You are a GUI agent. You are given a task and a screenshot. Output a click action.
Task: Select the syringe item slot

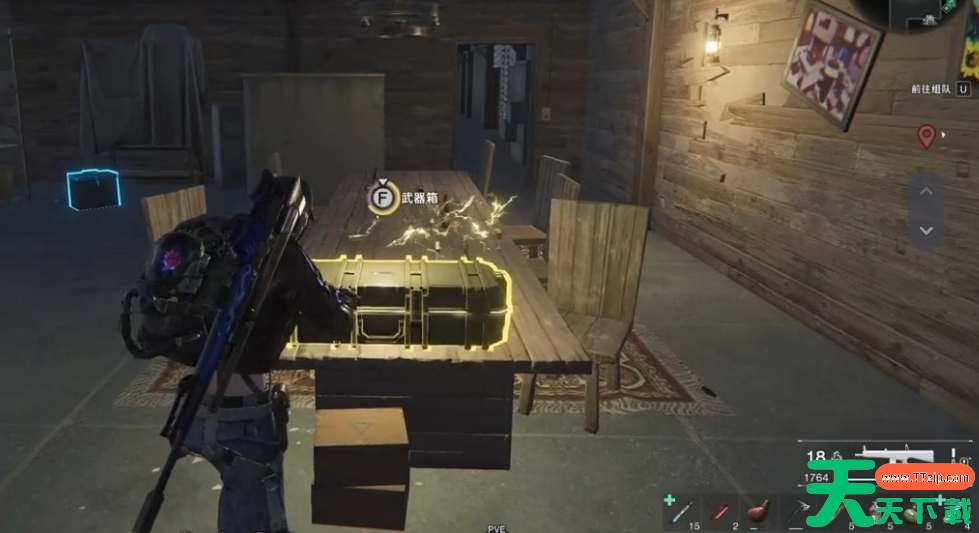[x=679, y=512]
